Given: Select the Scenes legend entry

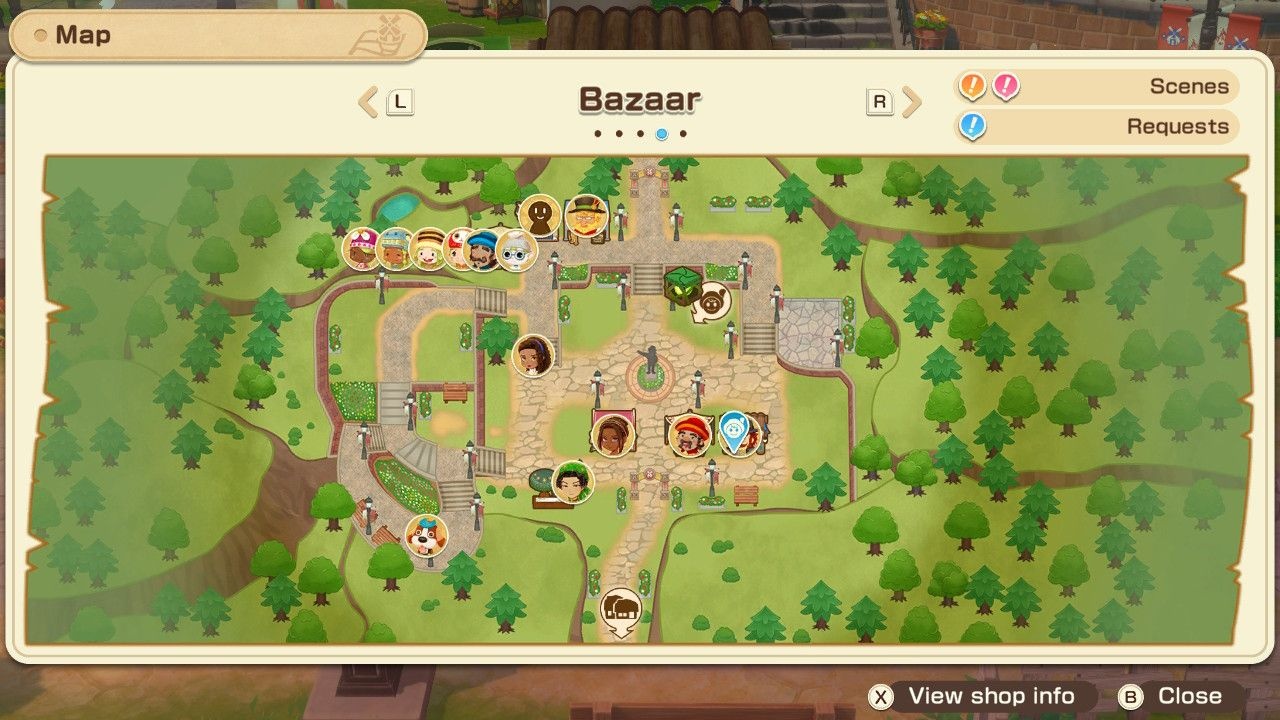Looking at the screenshot, I should pos(1095,87).
